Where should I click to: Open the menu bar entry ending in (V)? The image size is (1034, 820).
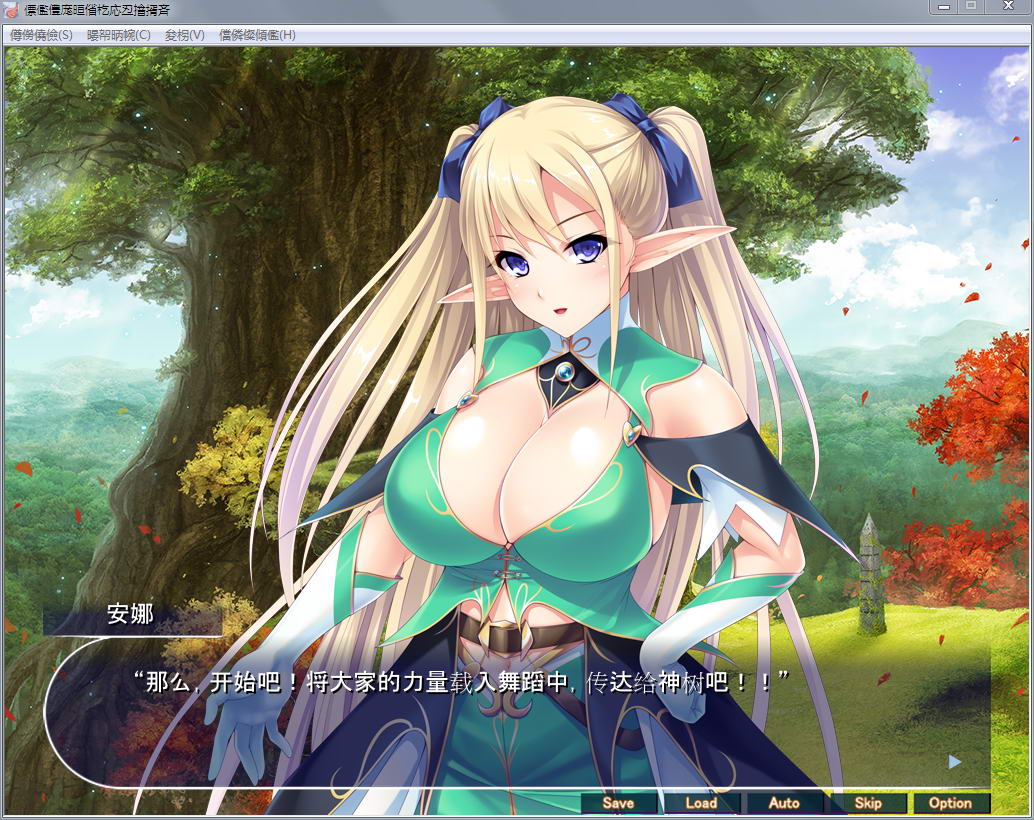(185, 35)
